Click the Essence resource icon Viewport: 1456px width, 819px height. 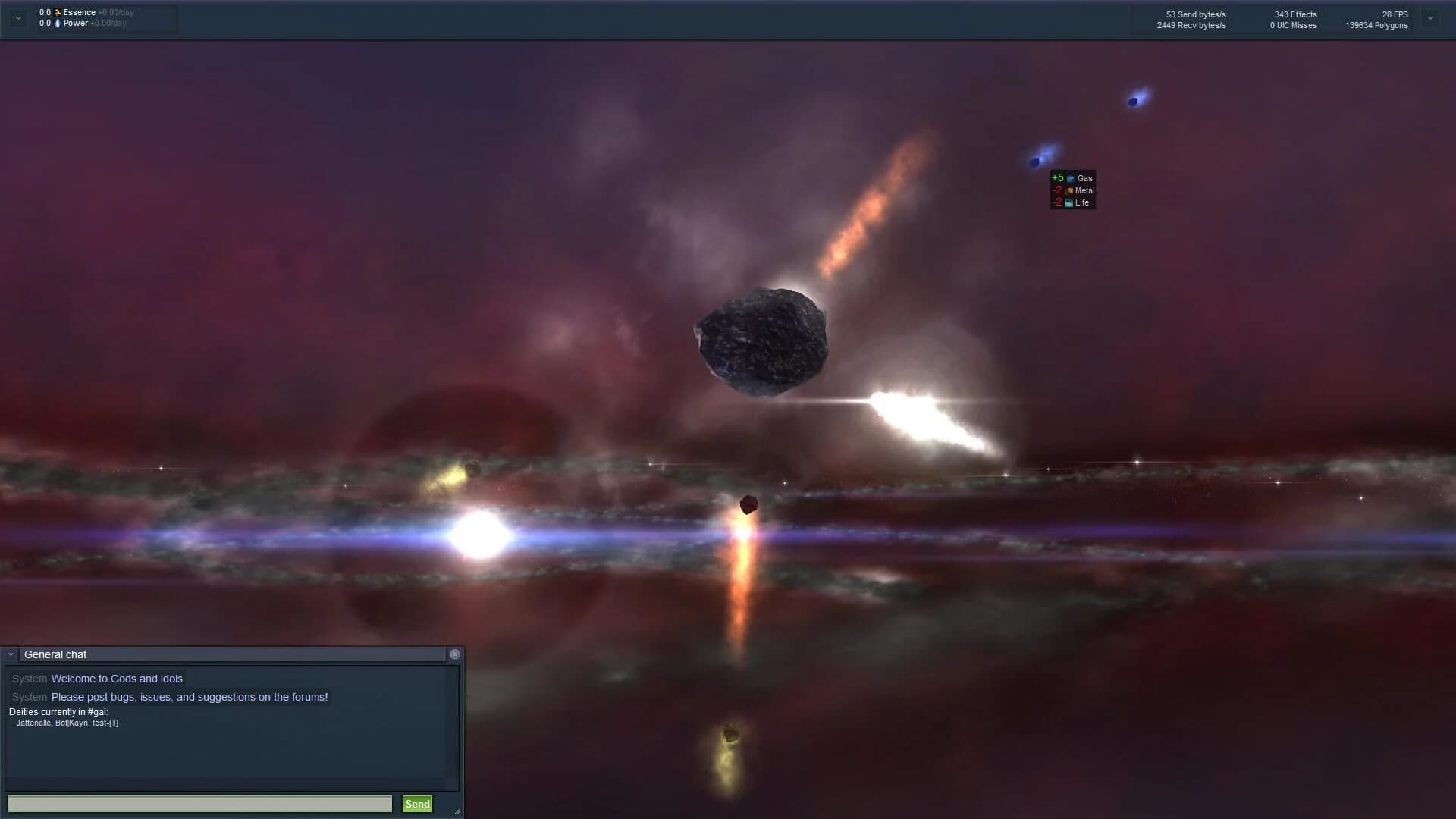tap(58, 12)
